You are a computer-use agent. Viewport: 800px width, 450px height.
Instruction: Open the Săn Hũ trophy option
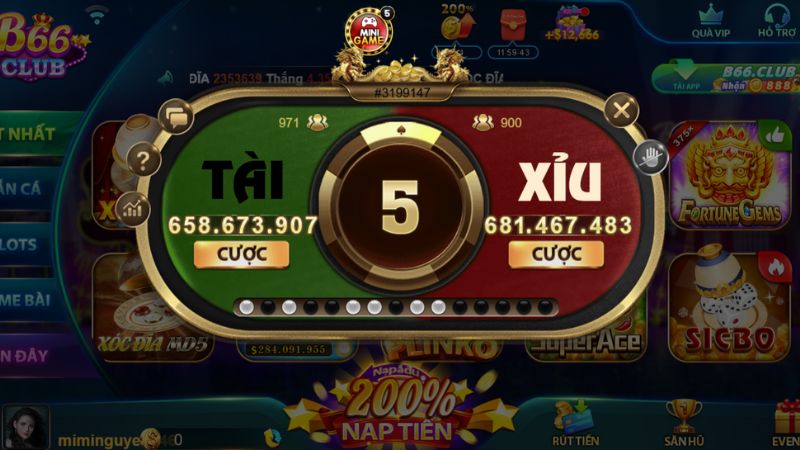click(x=684, y=422)
